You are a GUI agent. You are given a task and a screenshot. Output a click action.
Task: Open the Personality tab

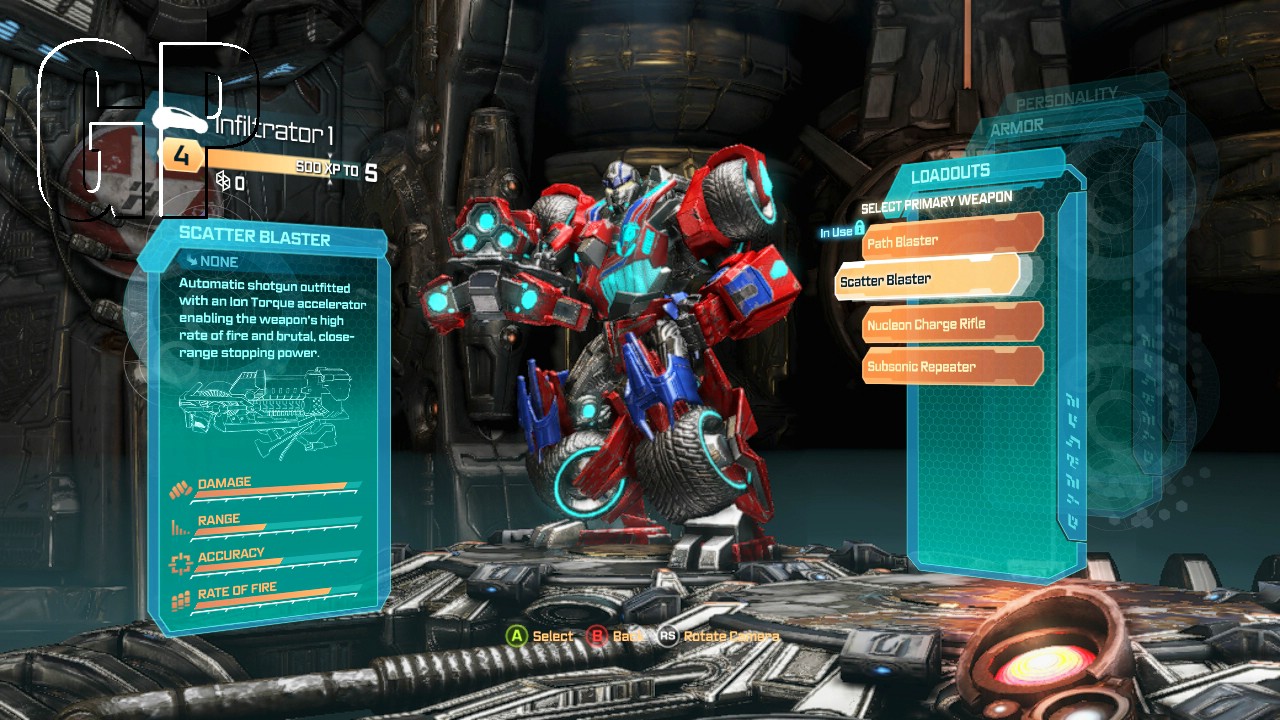(x=1064, y=99)
